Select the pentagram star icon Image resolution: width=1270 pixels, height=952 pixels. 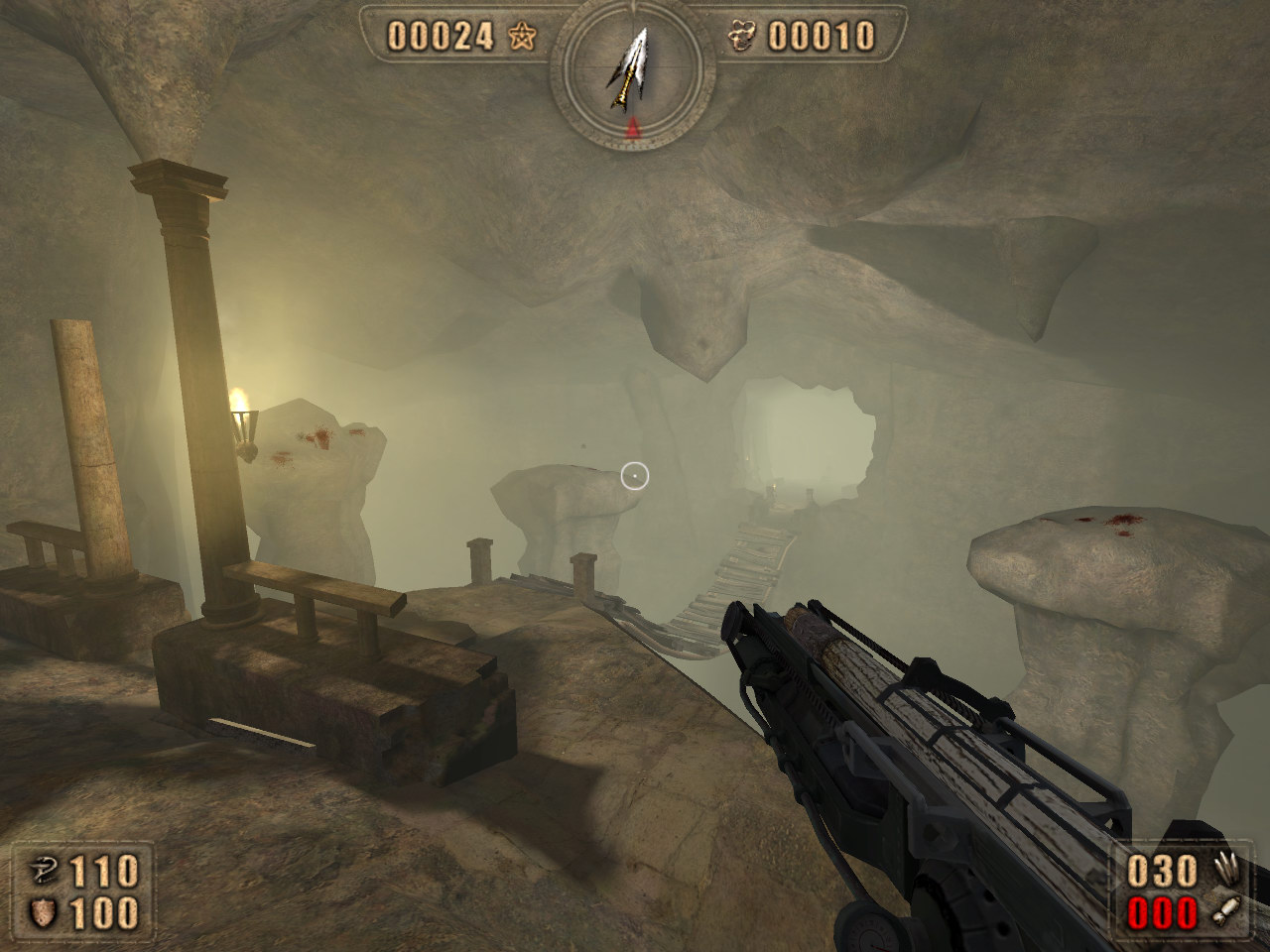tap(521, 38)
